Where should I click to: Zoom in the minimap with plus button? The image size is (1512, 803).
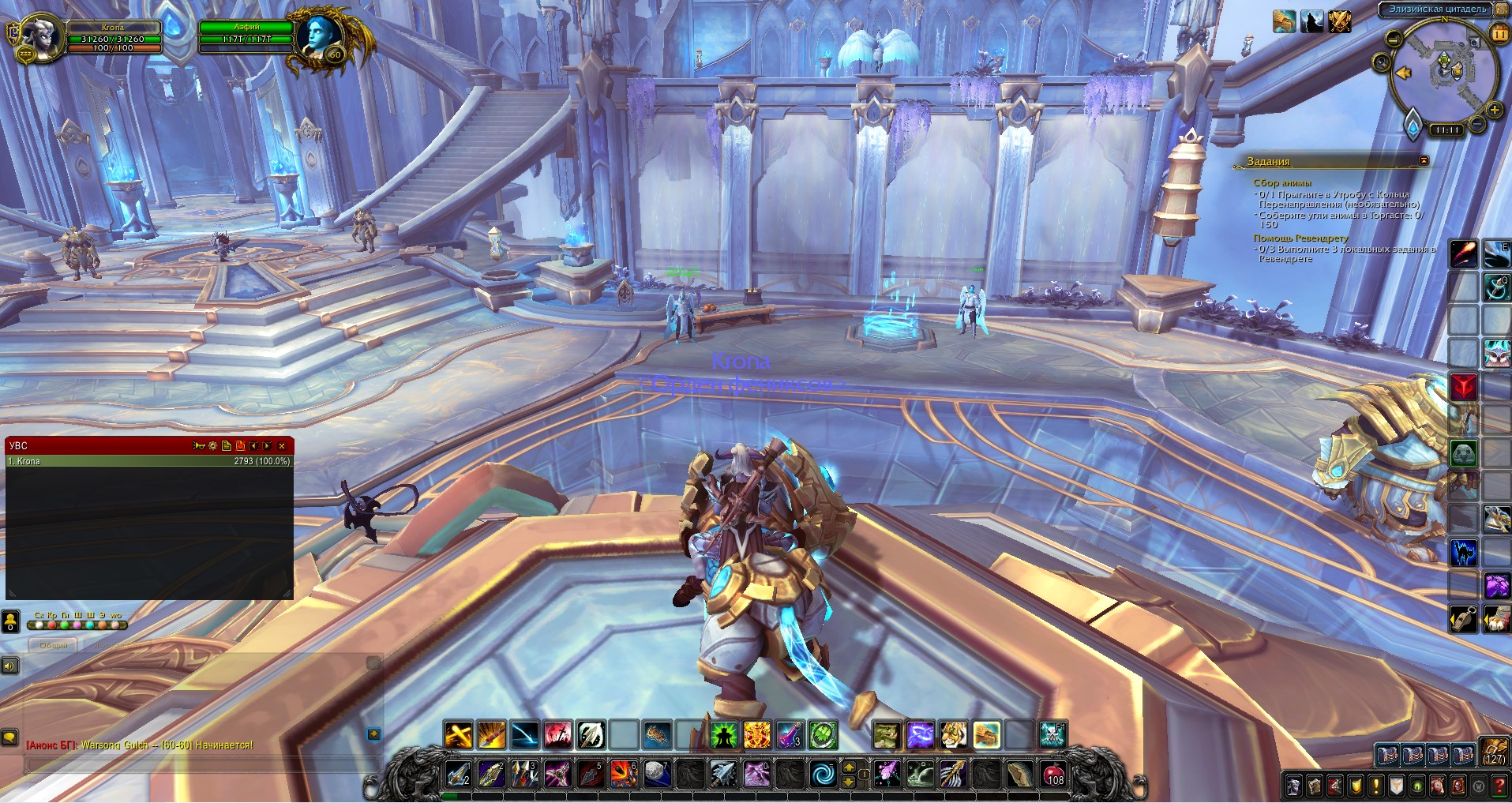[x=1494, y=111]
